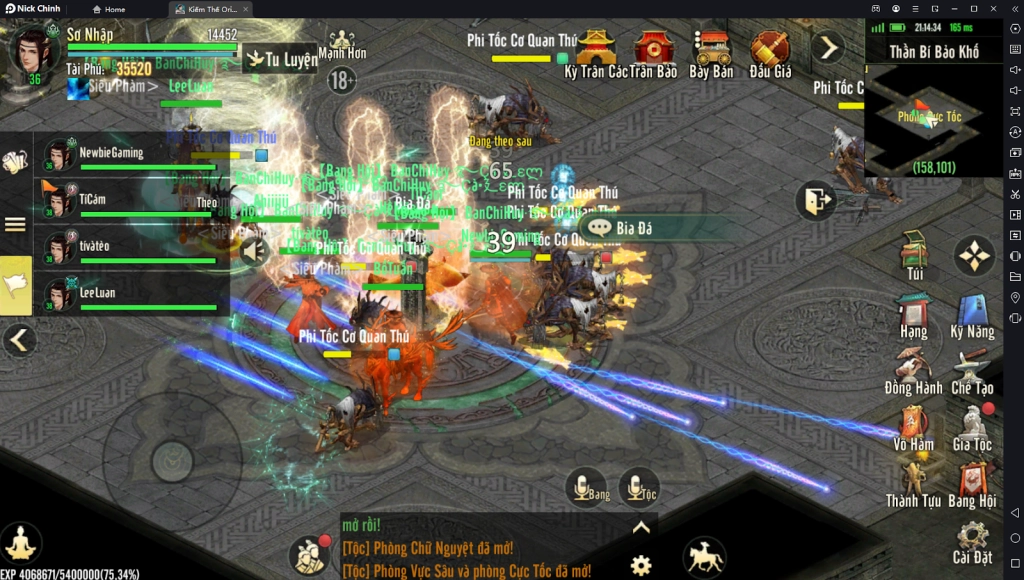Open the Kỳ Trân Các shop
The image size is (1024, 580).
[596, 53]
